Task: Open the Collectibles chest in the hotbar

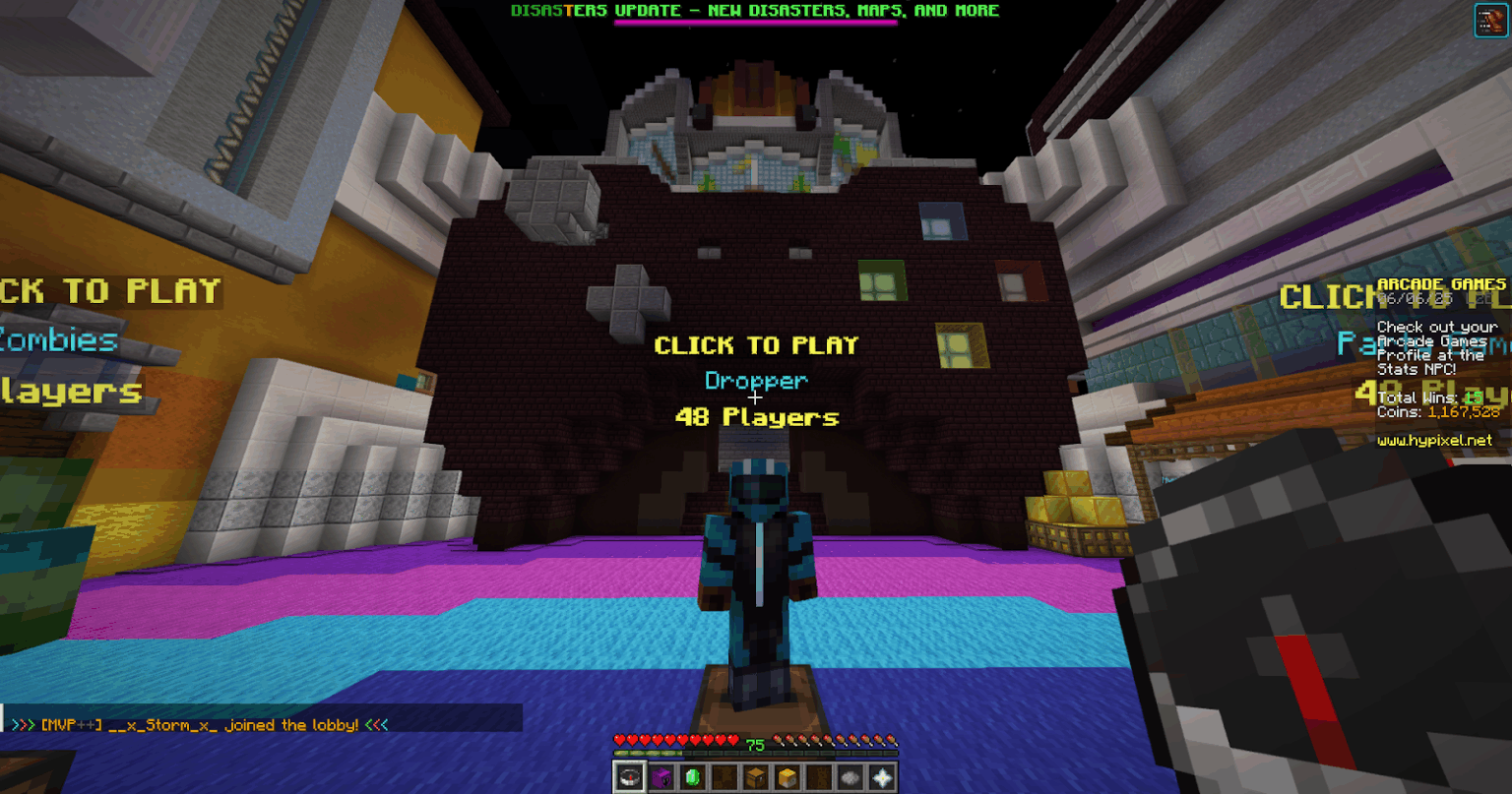Action: click(x=754, y=777)
